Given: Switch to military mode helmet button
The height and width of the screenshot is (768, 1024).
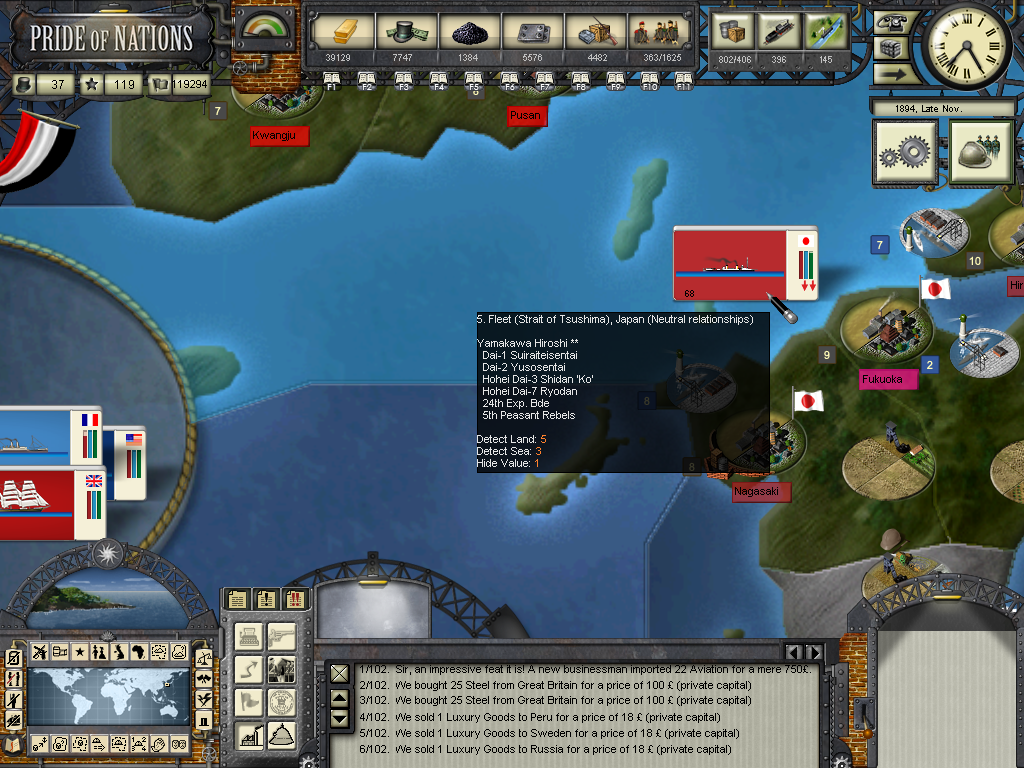Looking at the screenshot, I should (982, 153).
